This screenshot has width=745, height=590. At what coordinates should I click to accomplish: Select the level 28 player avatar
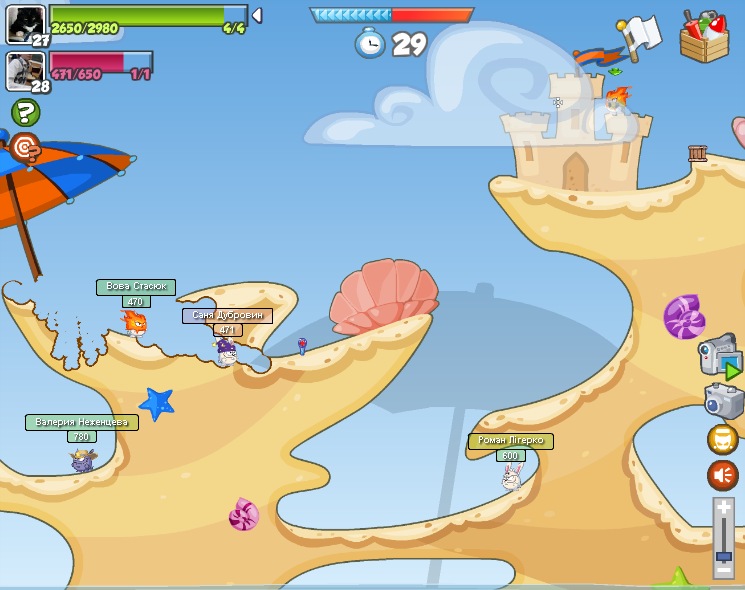pos(25,70)
